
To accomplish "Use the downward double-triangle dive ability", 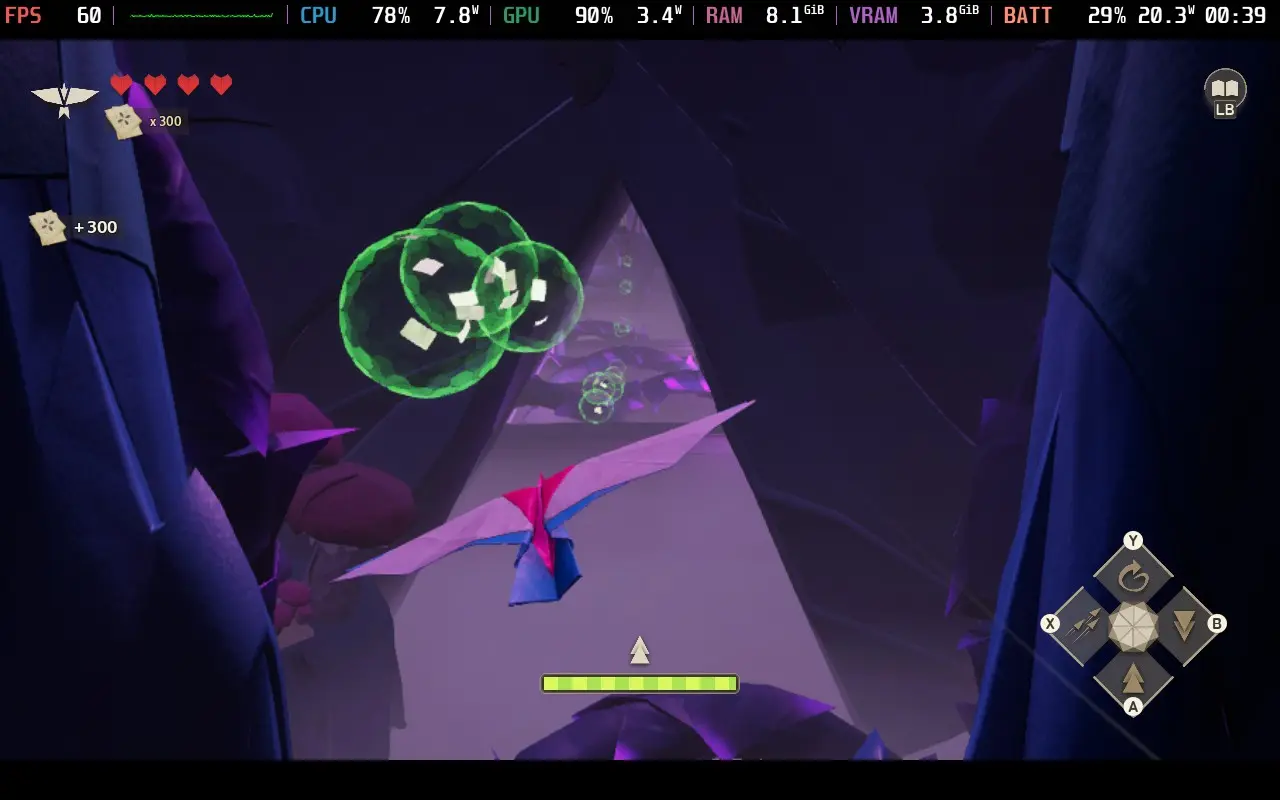I will pyautogui.click(x=1184, y=626).
